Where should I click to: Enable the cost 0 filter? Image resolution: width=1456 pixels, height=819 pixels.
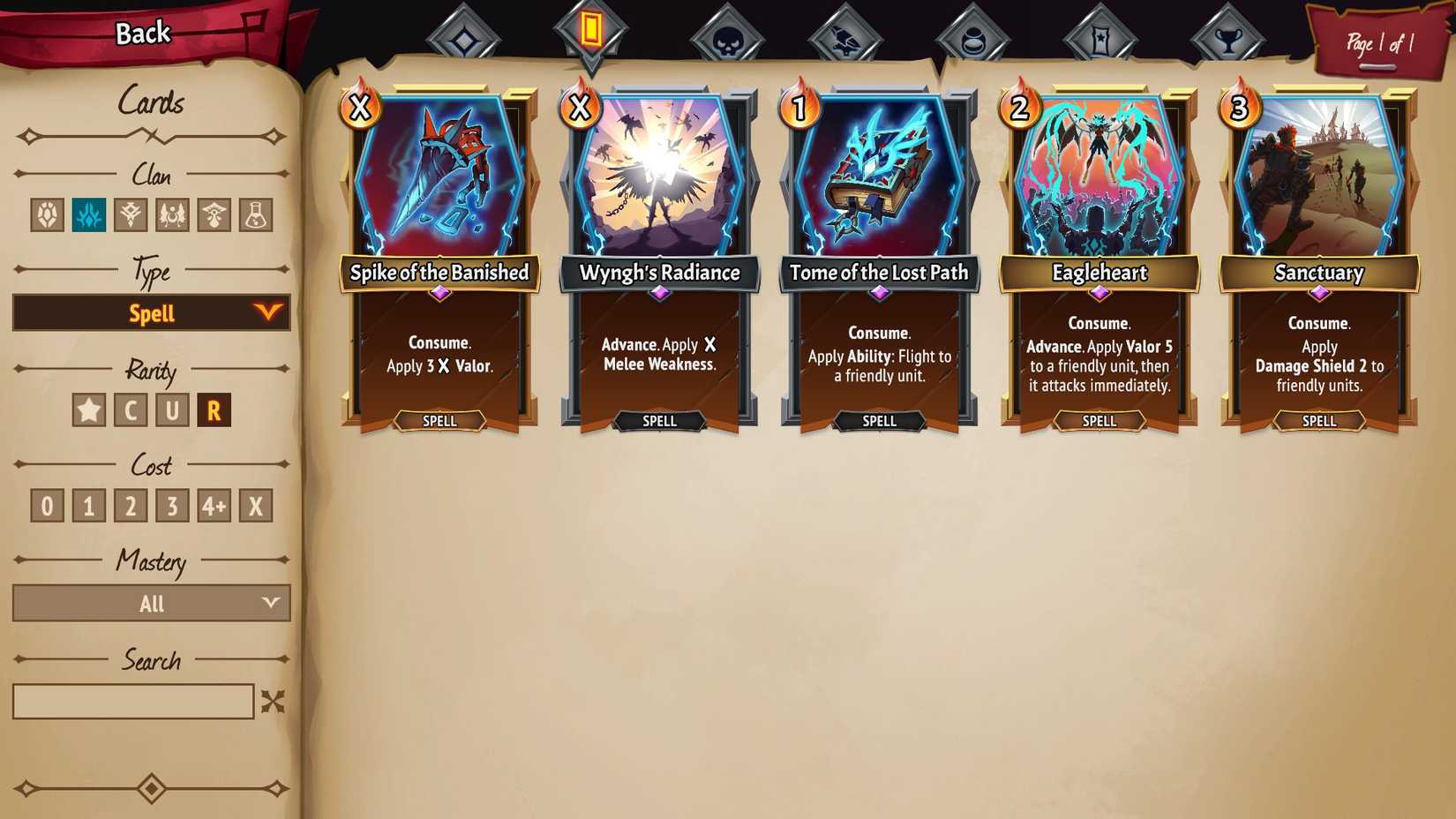(x=46, y=505)
